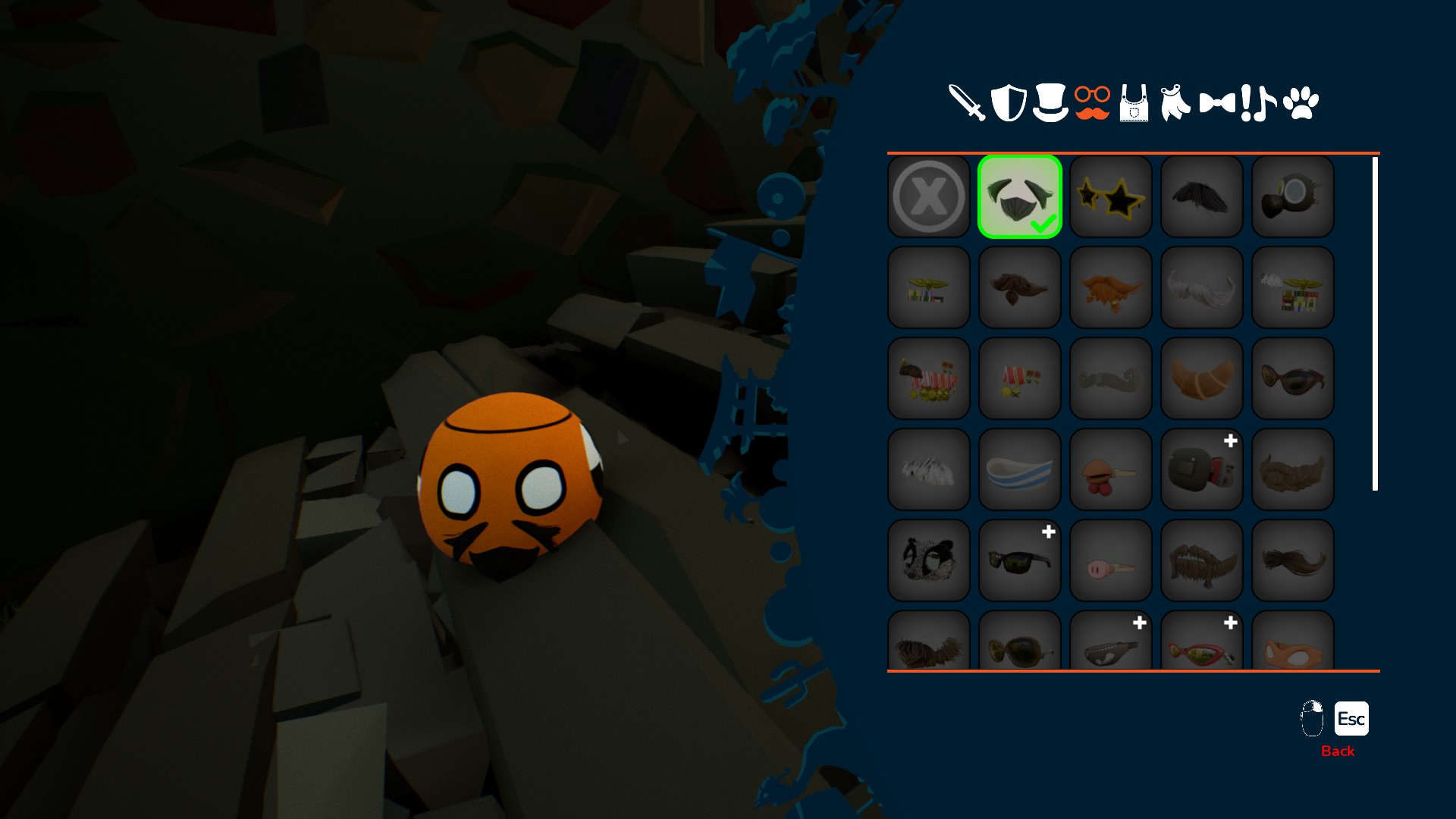Open the shield category tab
Screen dimensions: 1456x819
point(1009,102)
